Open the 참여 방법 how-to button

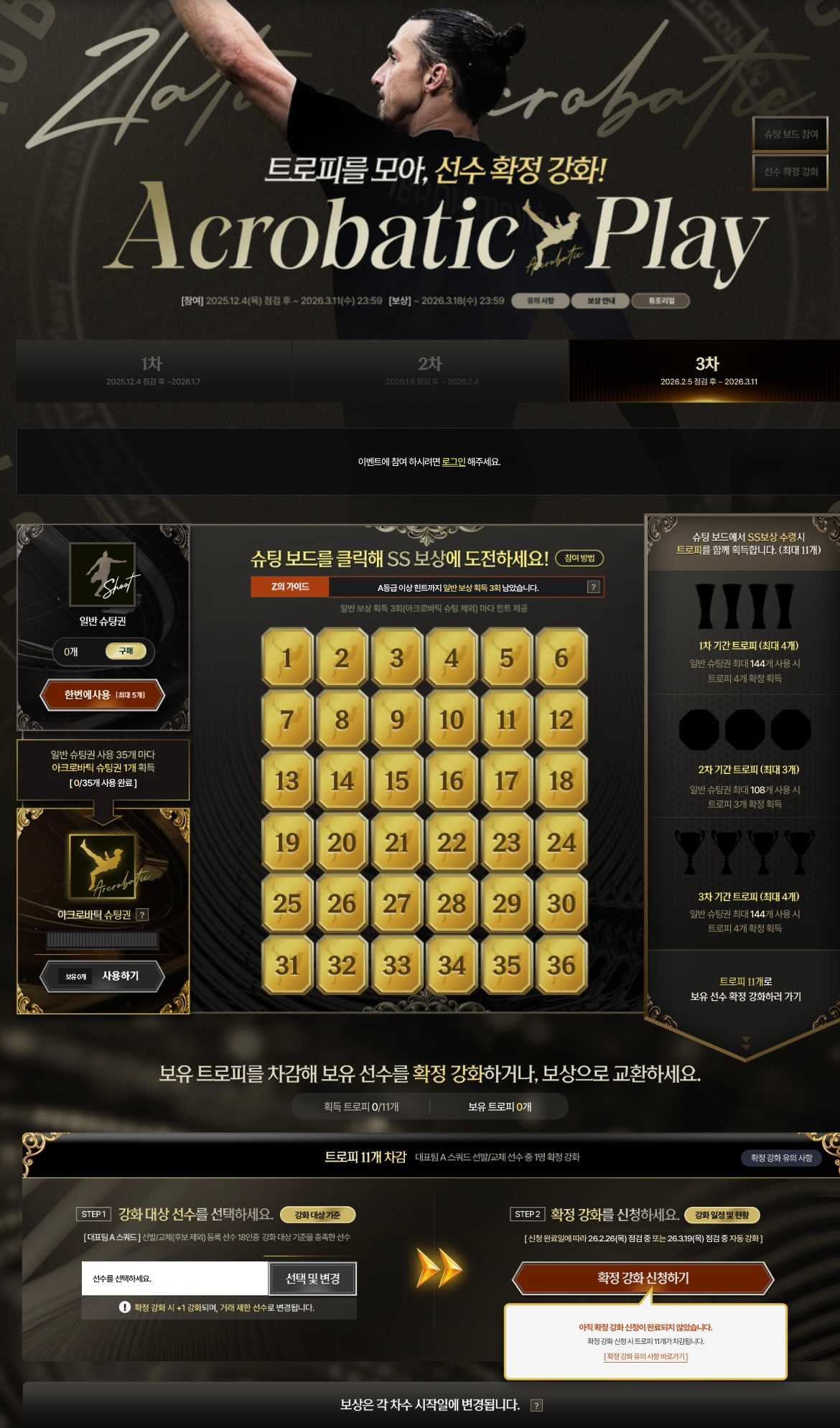(579, 558)
